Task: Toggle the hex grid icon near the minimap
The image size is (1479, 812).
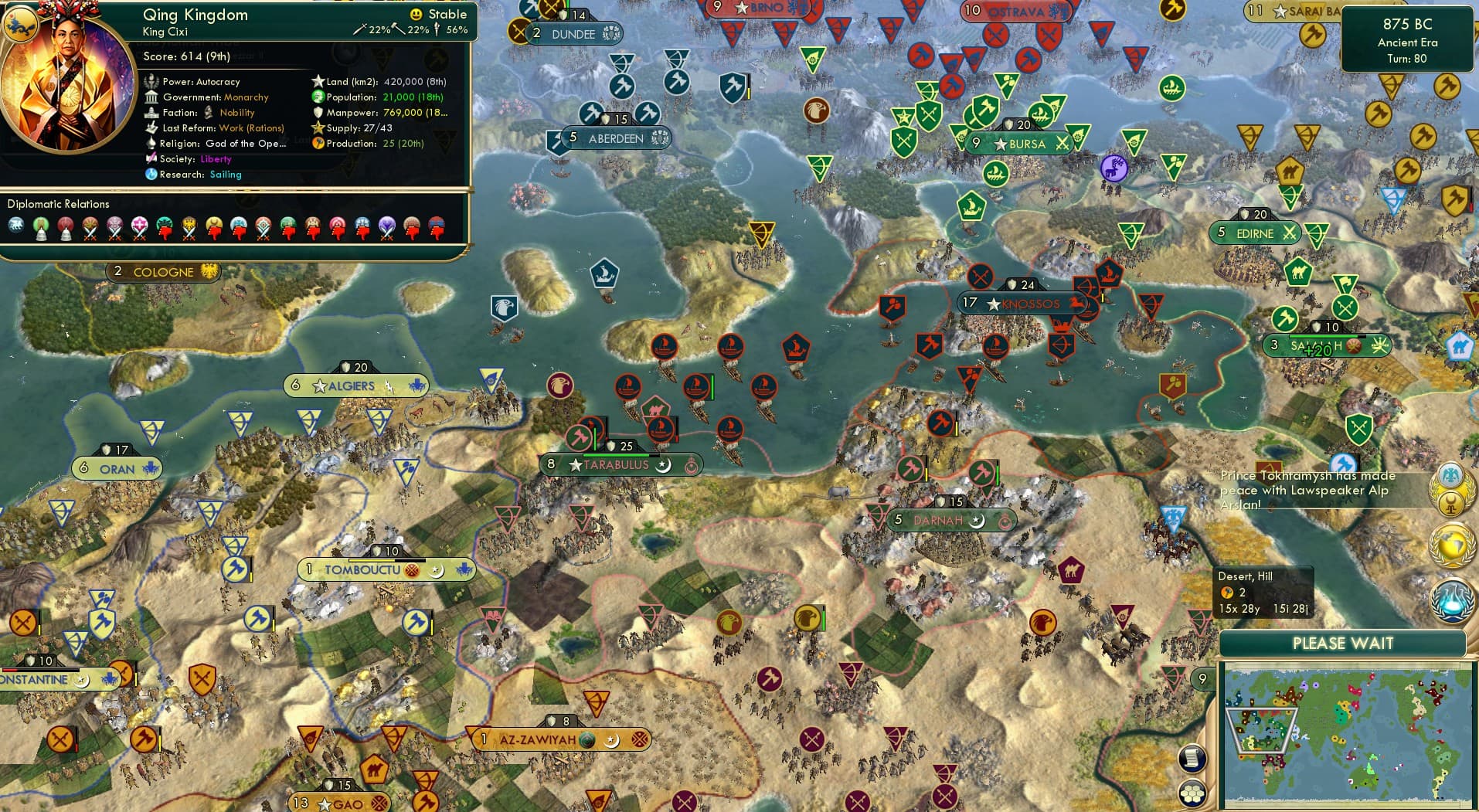Action: [x=1192, y=793]
